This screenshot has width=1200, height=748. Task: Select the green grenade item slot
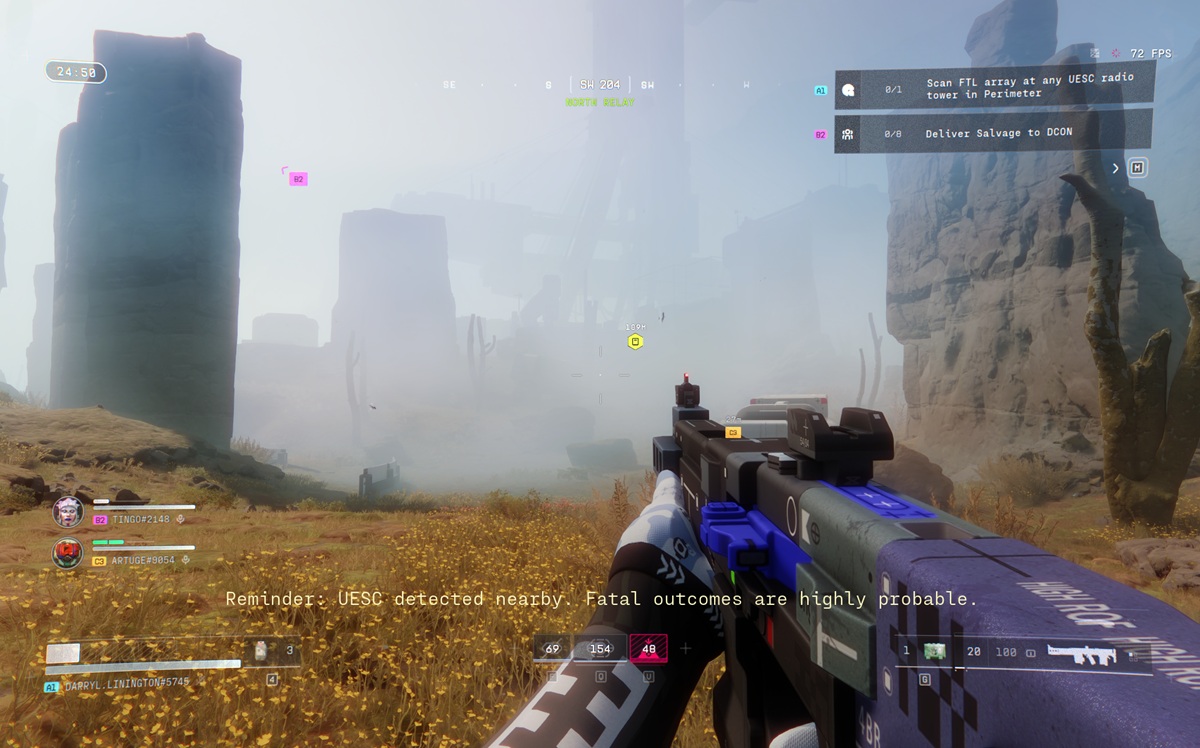tap(934, 652)
